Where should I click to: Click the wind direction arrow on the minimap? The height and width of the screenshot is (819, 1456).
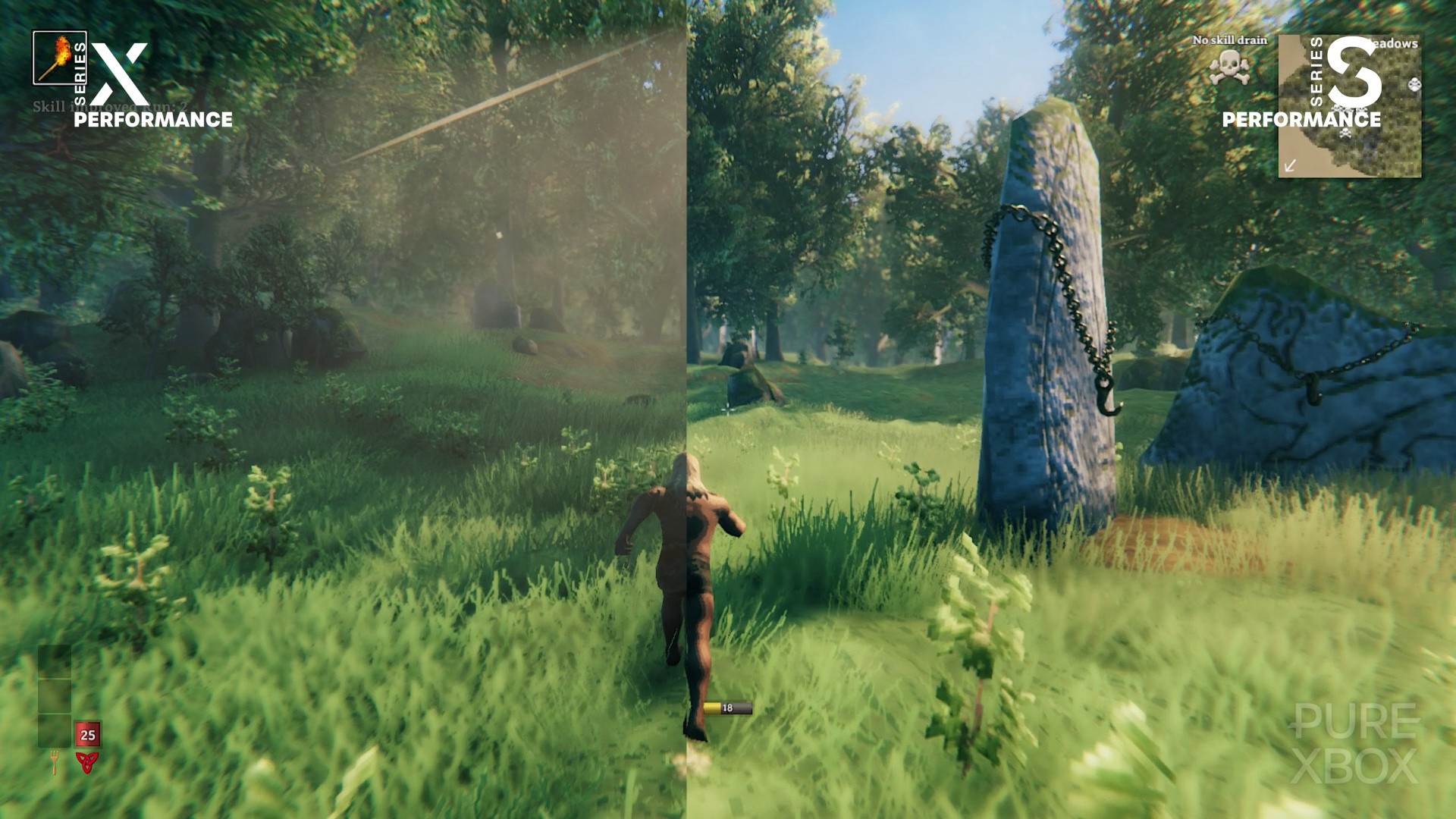[x=1289, y=166]
